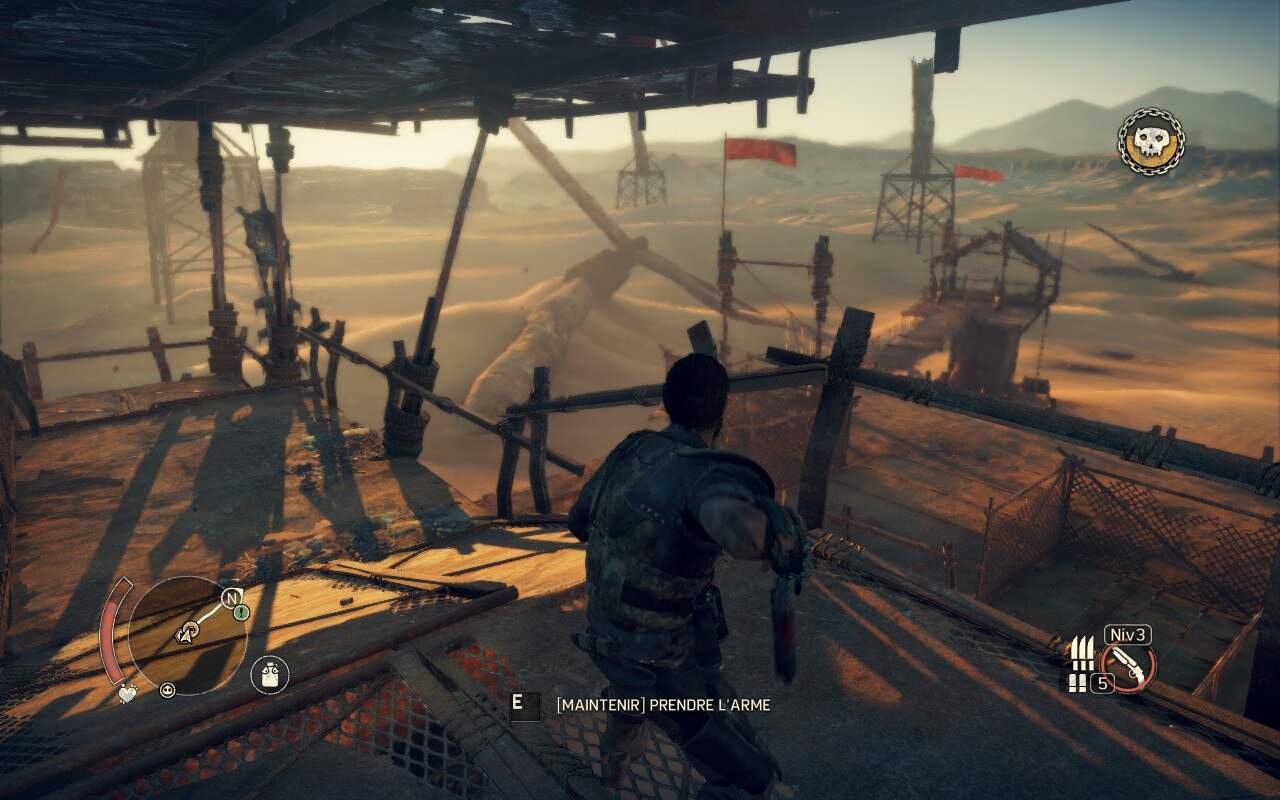The image size is (1280, 800).
Task: Open the circular minimap
Action: coord(188,635)
